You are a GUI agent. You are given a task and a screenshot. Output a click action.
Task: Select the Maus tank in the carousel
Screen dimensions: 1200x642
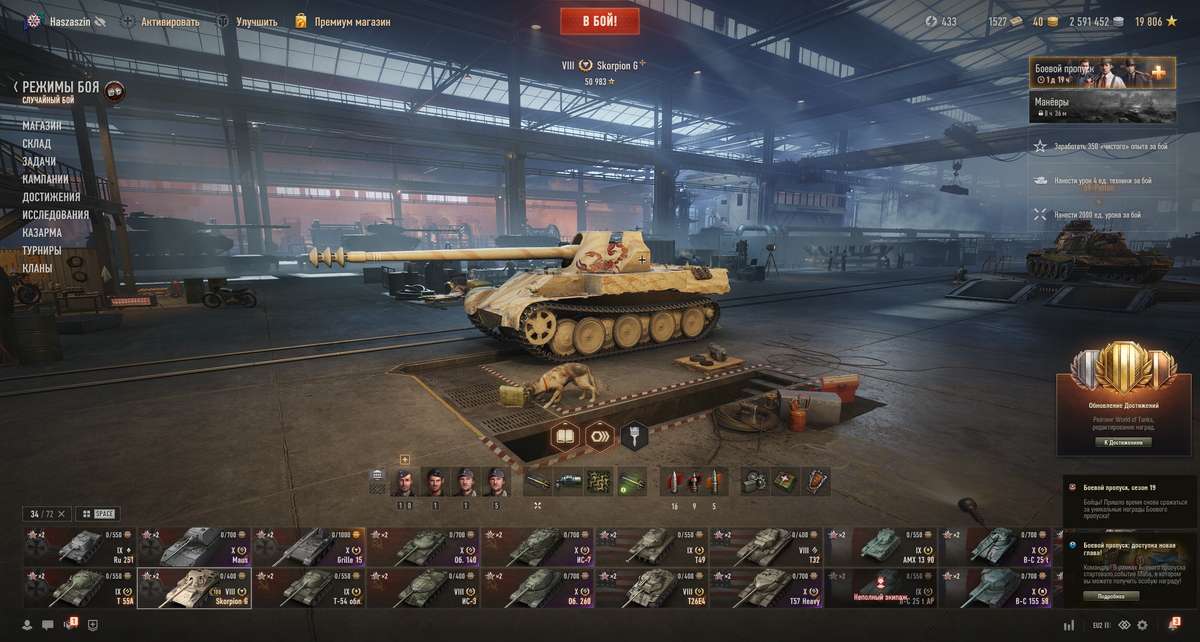(x=194, y=547)
